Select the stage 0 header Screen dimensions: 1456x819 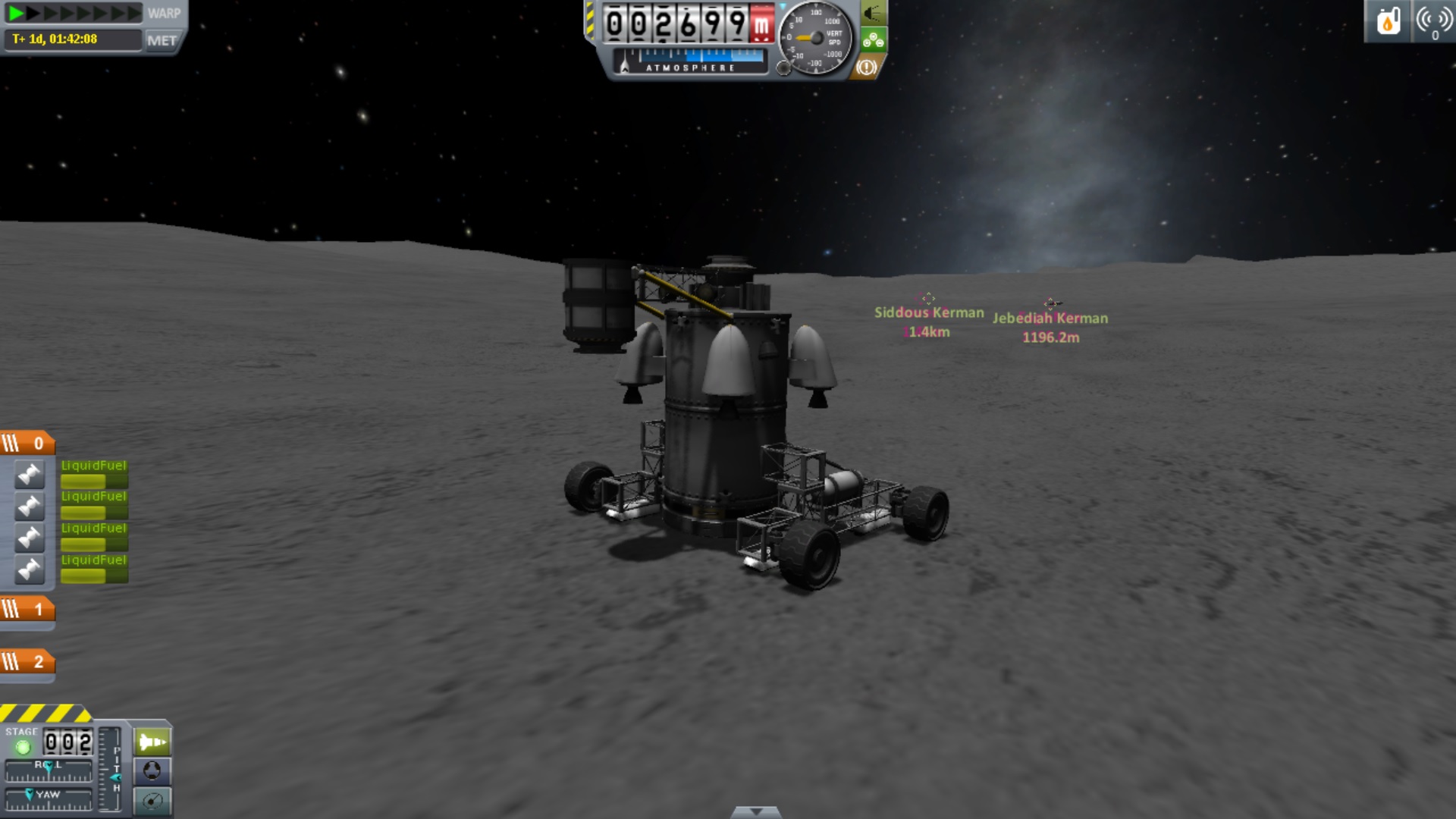pyautogui.click(x=27, y=444)
